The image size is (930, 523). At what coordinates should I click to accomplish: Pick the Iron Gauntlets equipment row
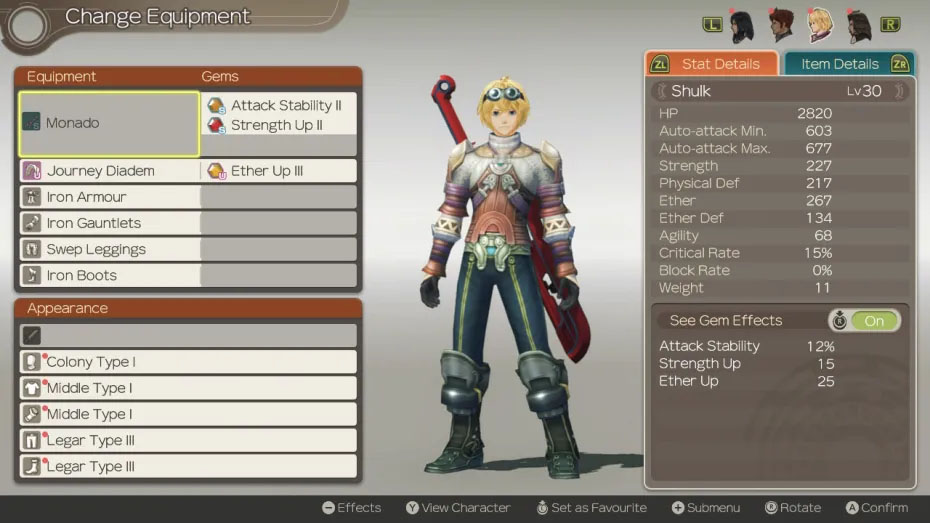point(109,223)
